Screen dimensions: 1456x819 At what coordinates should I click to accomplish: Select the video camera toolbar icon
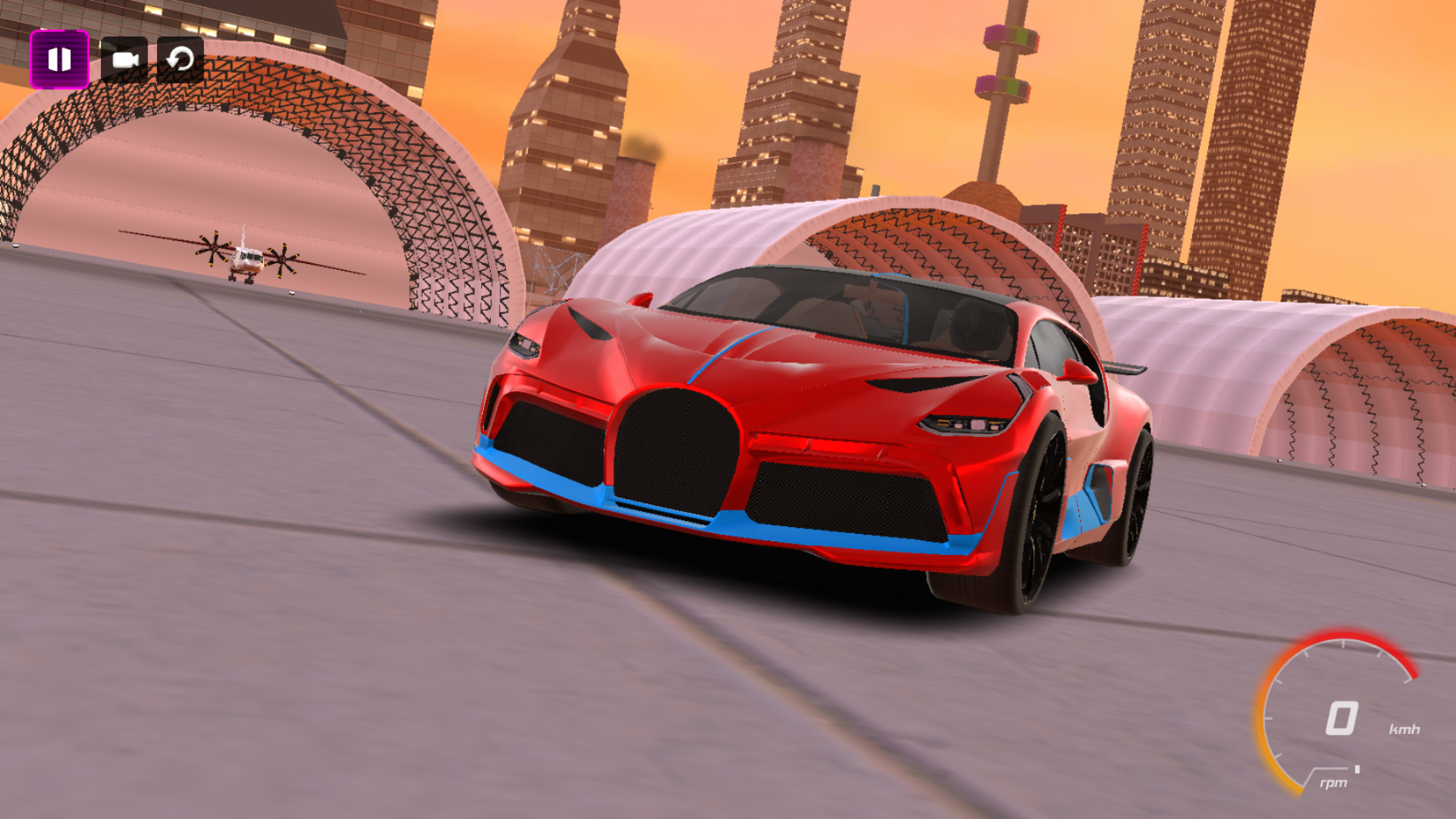pos(126,59)
